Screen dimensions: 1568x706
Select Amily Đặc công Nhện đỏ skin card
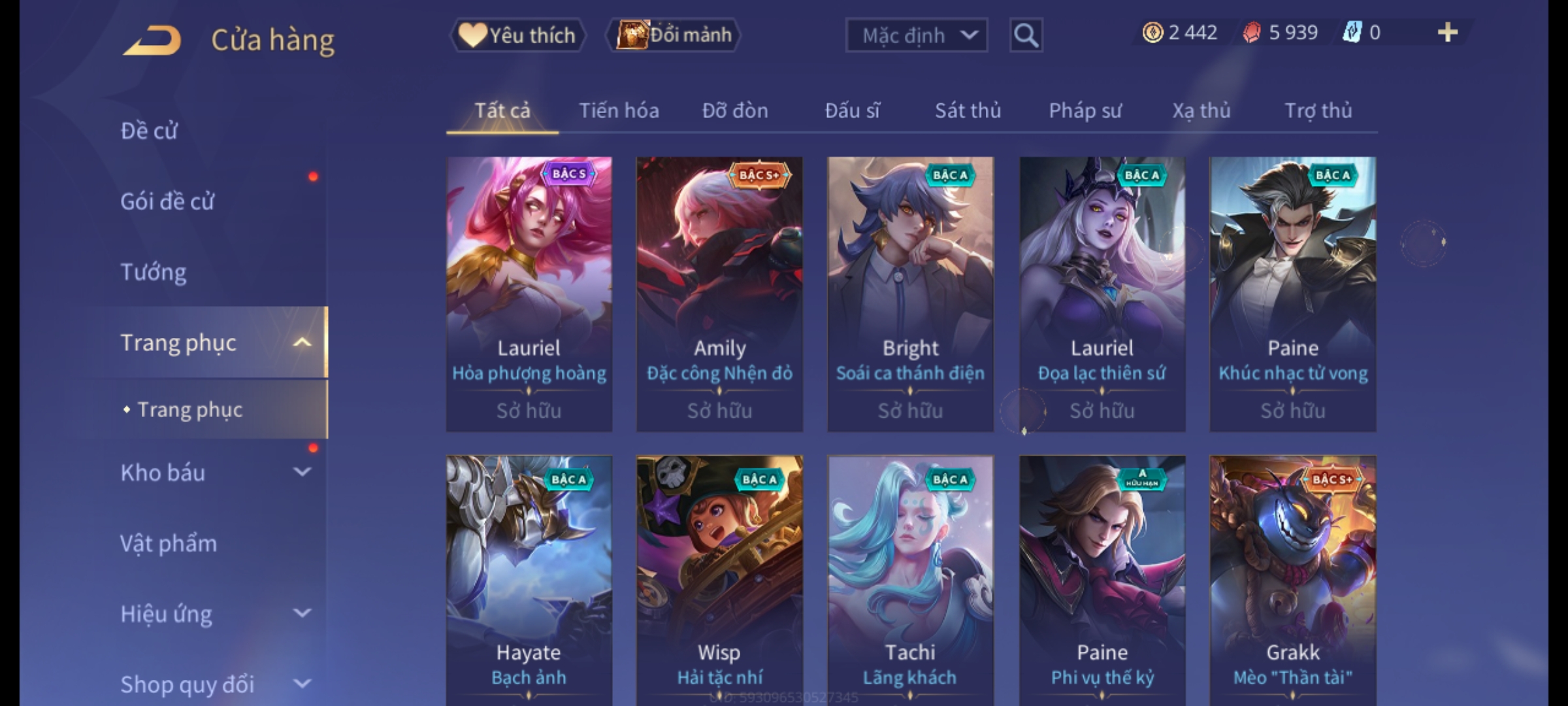[x=719, y=294]
